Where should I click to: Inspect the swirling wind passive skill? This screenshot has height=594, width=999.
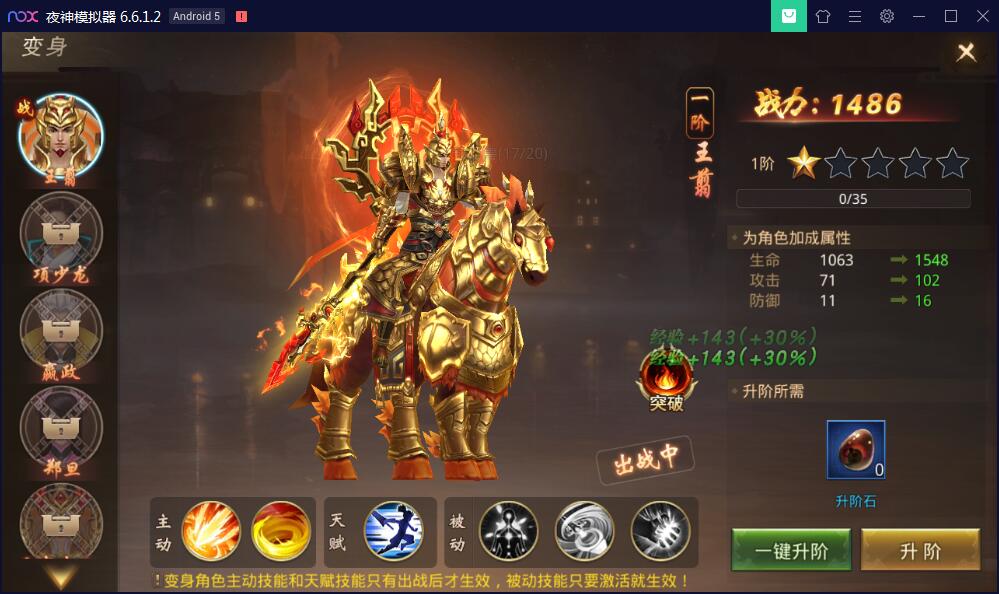585,531
